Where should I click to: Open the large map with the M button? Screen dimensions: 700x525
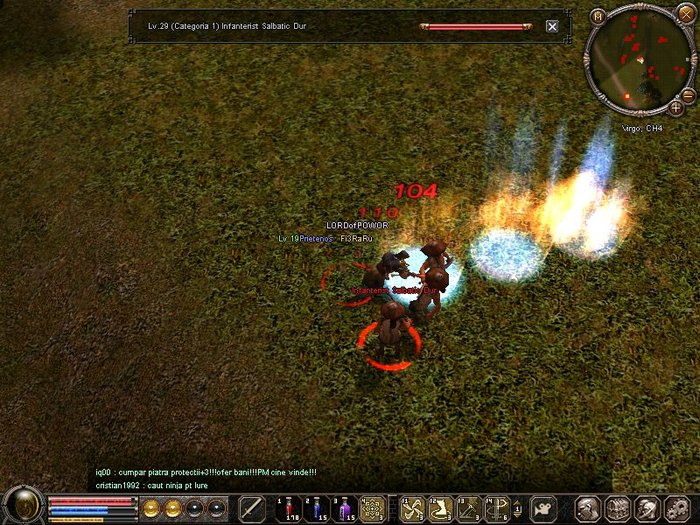[x=598, y=16]
